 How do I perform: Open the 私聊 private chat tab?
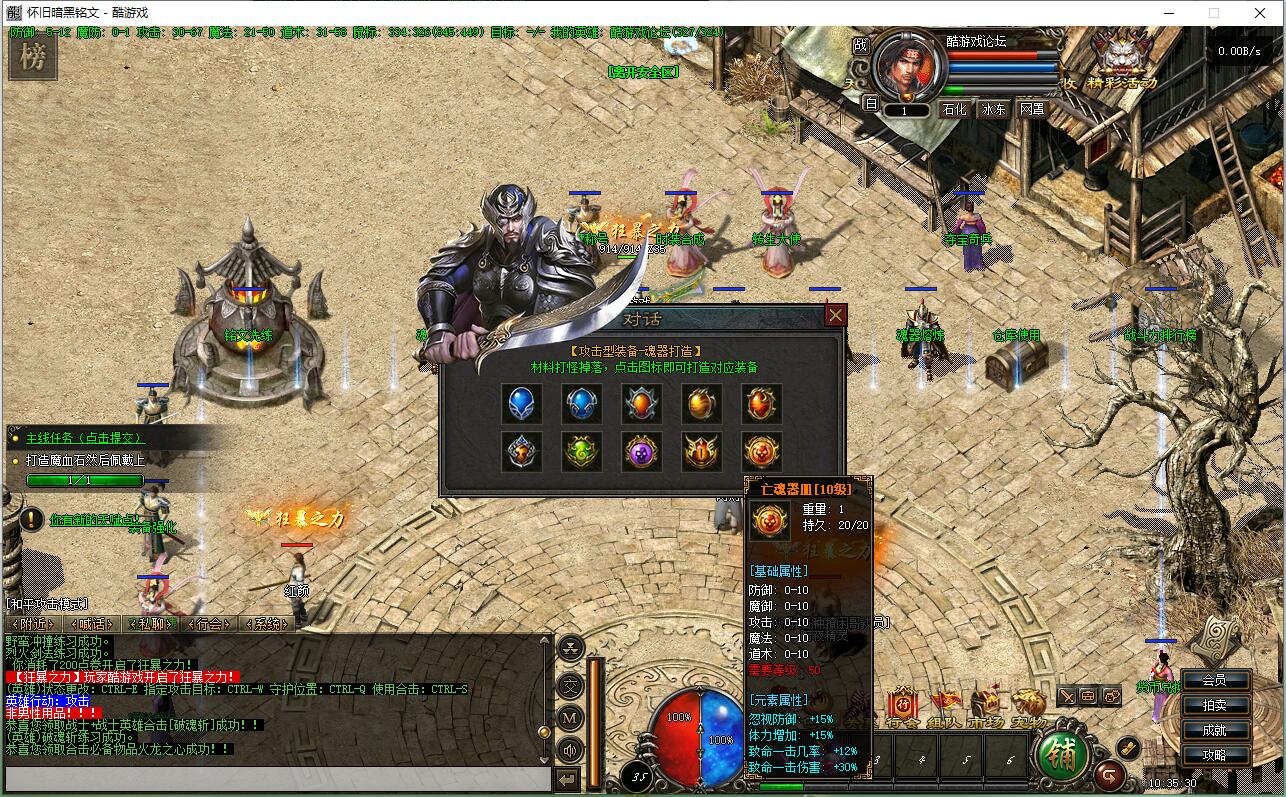(x=152, y=624)
